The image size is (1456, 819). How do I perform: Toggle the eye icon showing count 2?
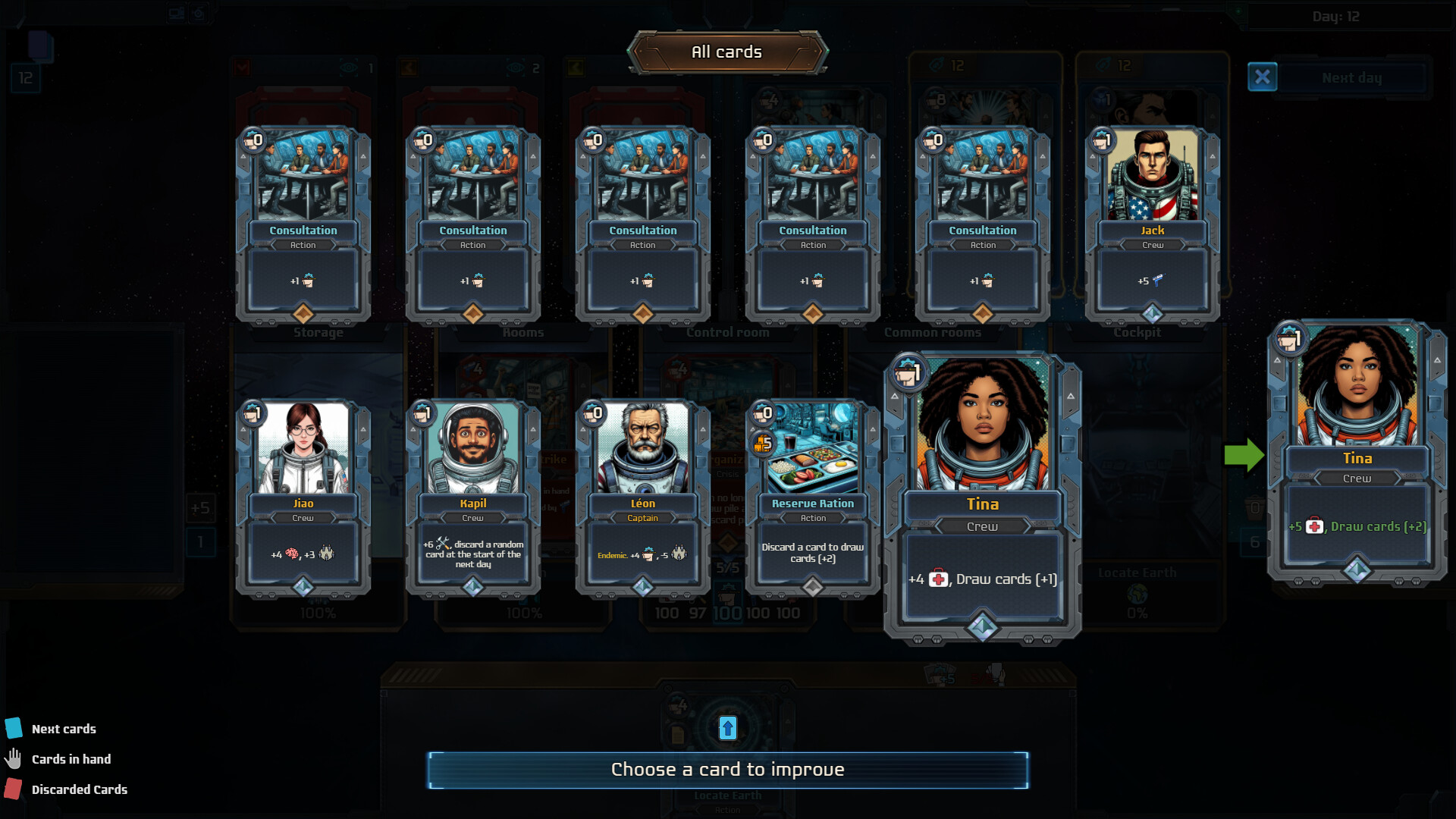click(x=516, y=67)
